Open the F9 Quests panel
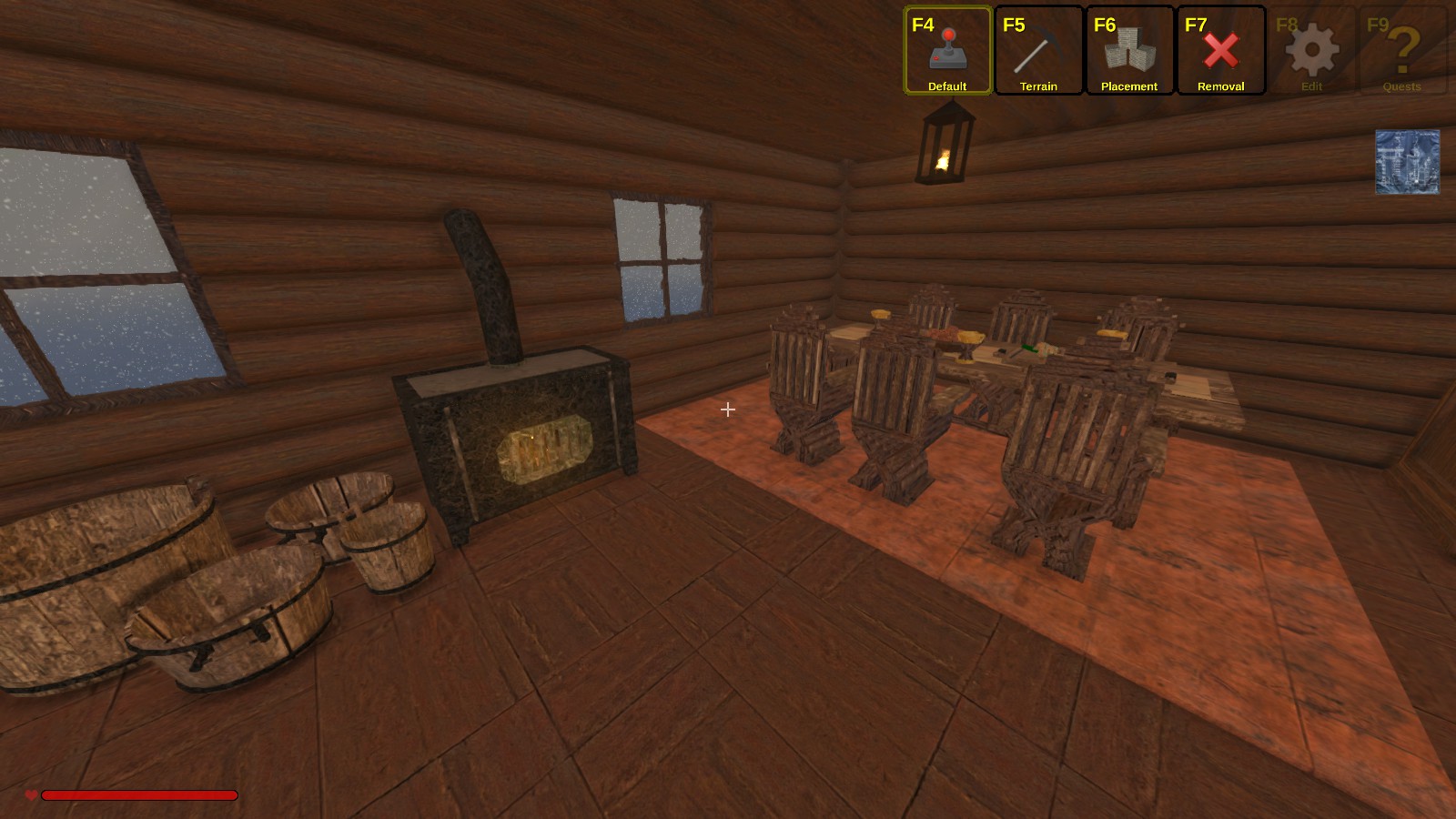1456x819 pixels. tap(1402, 51)
